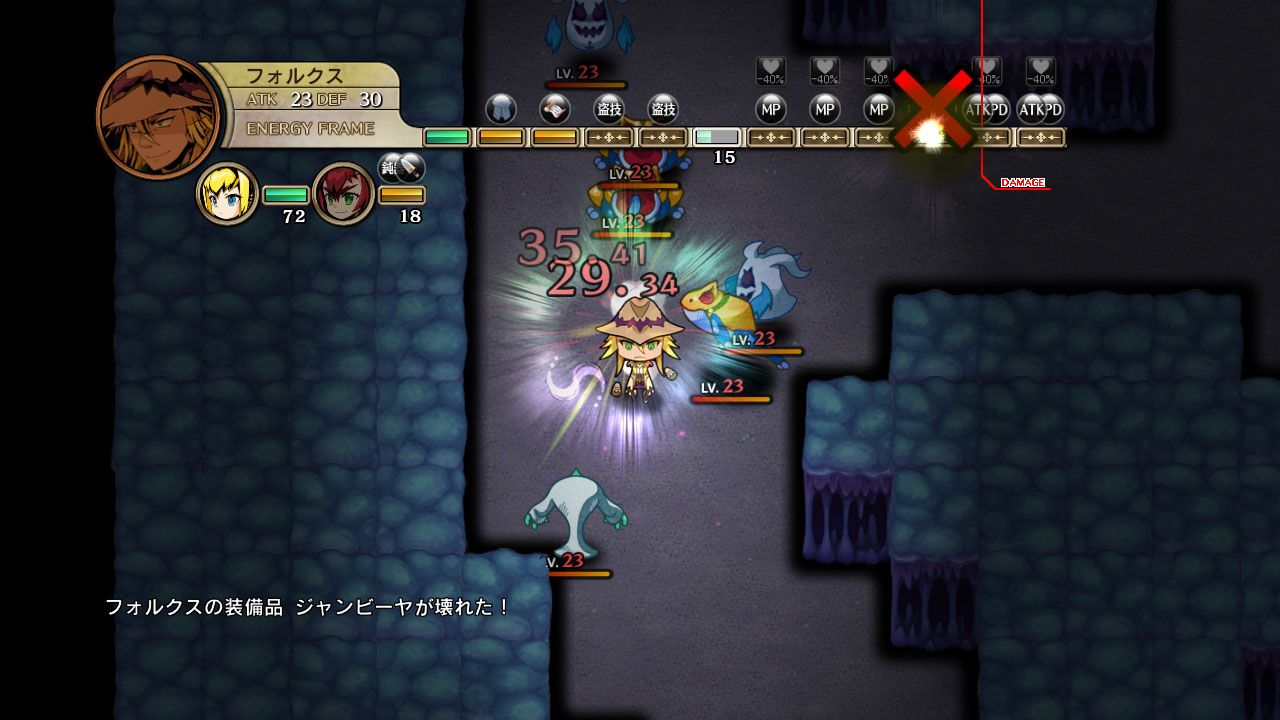Viewport: 1280px width, 720px height.
Task: Expand the red-haired character's portrait details
Action: click(340, 192)
